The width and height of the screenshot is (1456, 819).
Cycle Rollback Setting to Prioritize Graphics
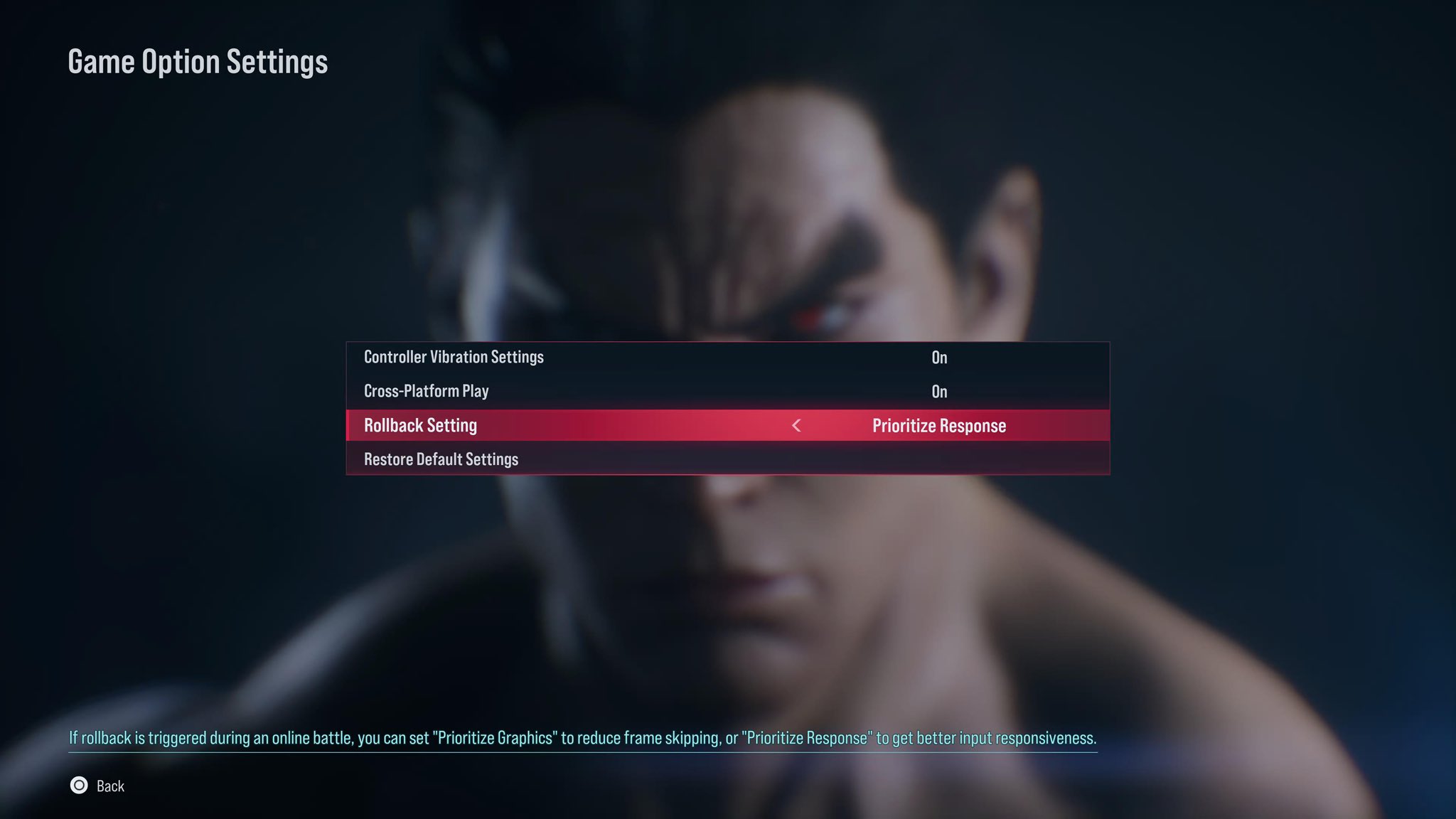796,426
